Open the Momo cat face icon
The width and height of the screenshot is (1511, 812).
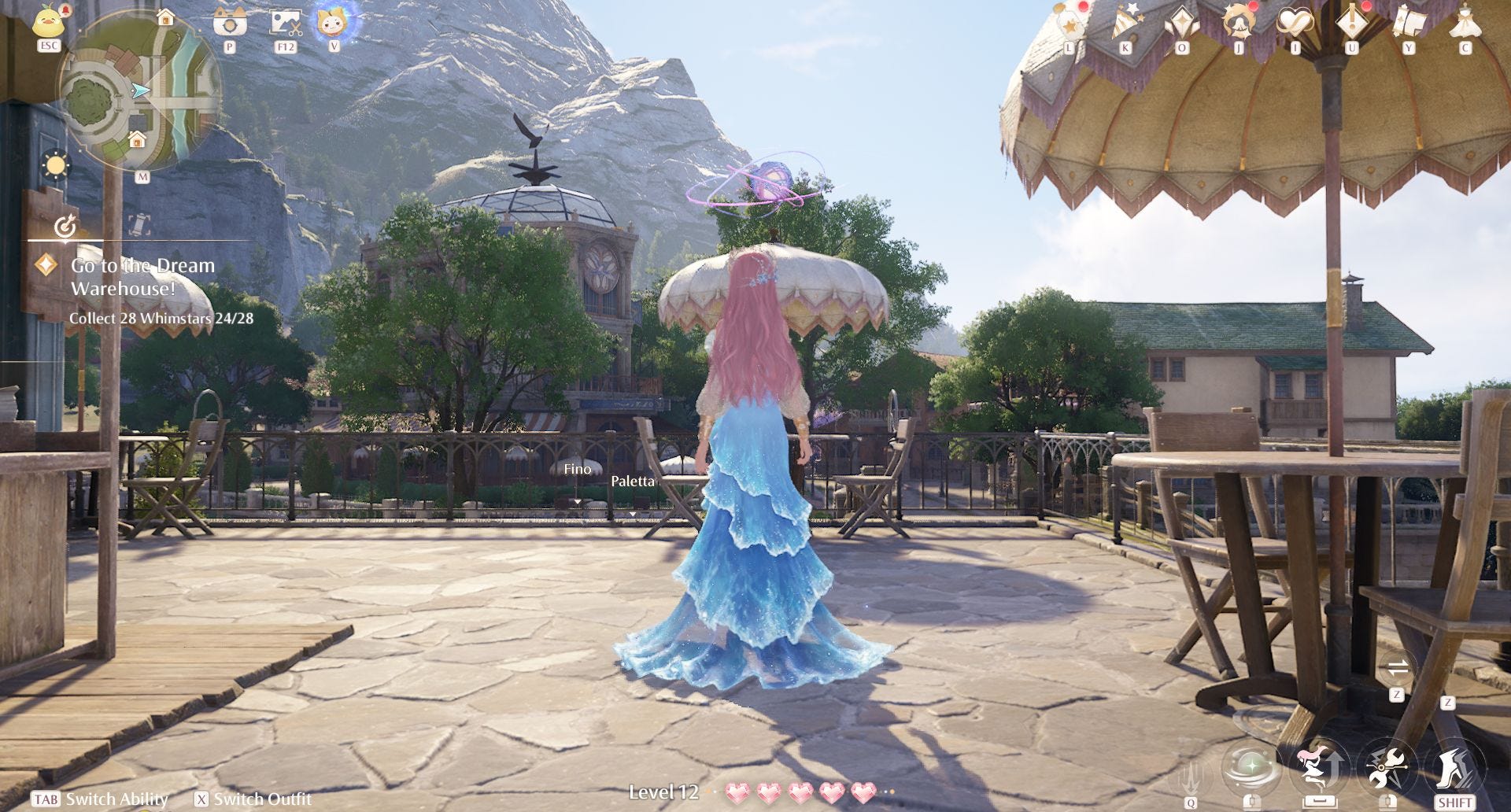pos(334,21)
